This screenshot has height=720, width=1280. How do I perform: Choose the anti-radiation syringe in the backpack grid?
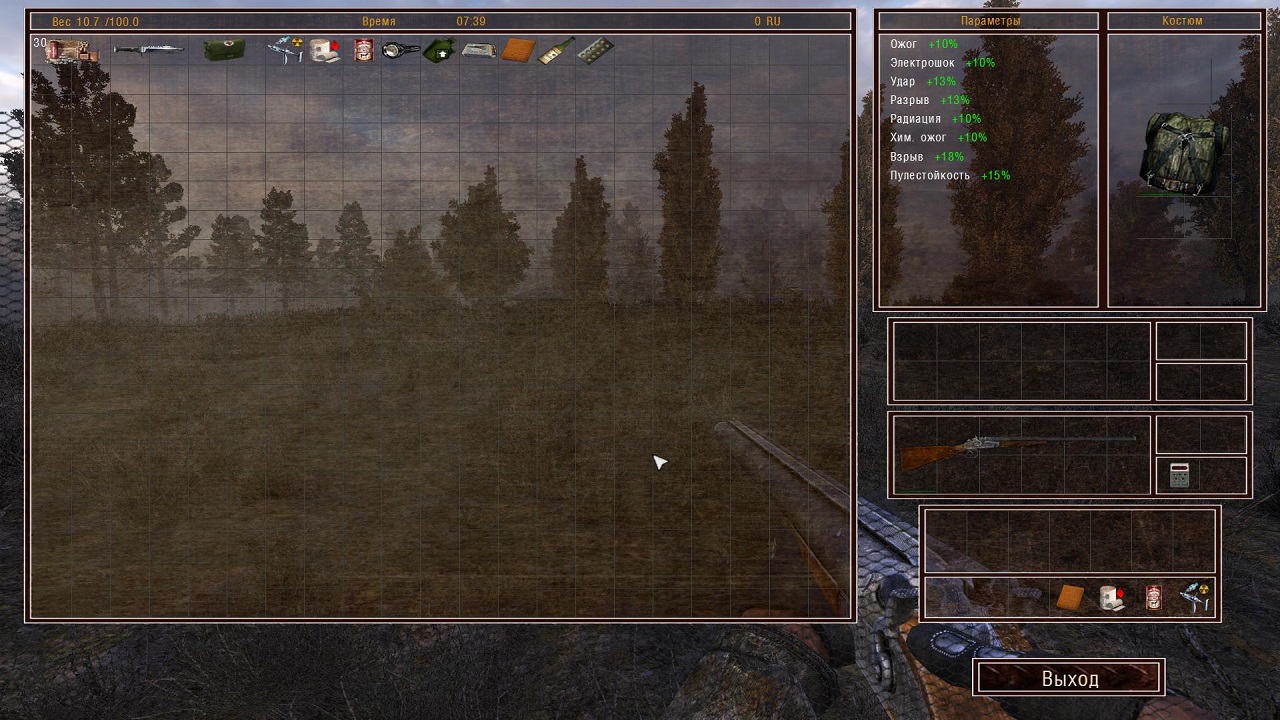pos(286,50)
